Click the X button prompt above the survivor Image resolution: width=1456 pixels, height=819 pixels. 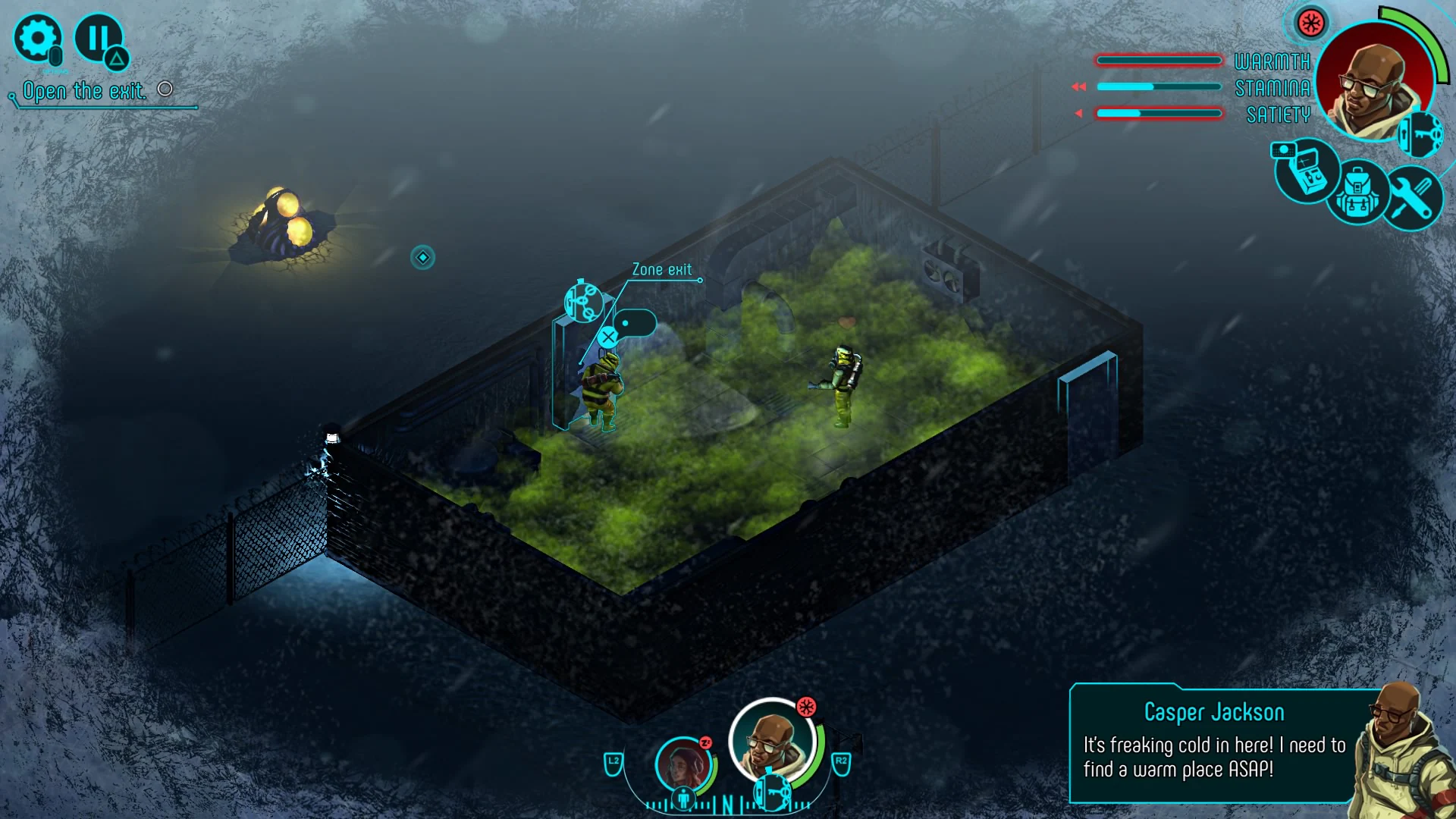pyautogui.click(x=608, y=337)
